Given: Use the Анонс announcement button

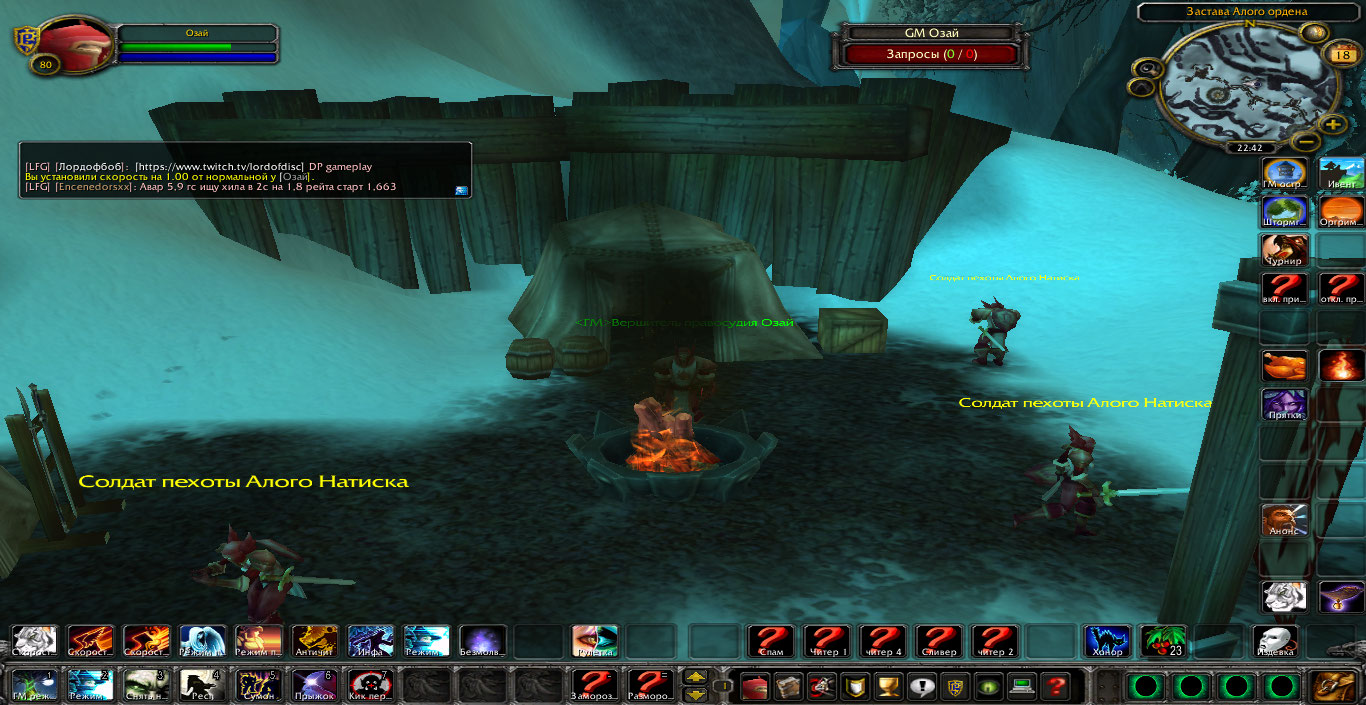Looking at the screenshot, I should tap(1283, 520).
